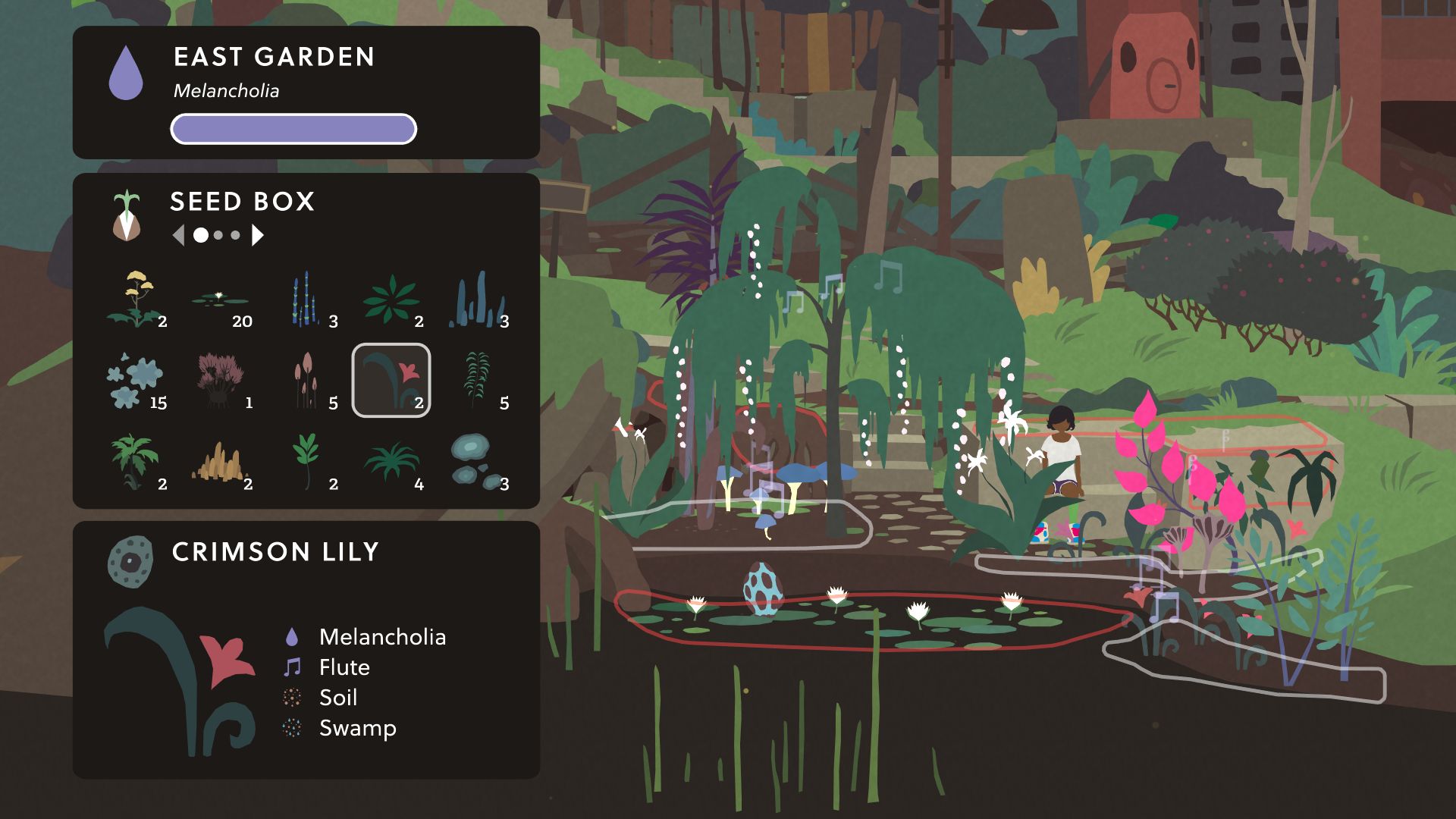Go to the next Seed Box page

pos(258,236)
